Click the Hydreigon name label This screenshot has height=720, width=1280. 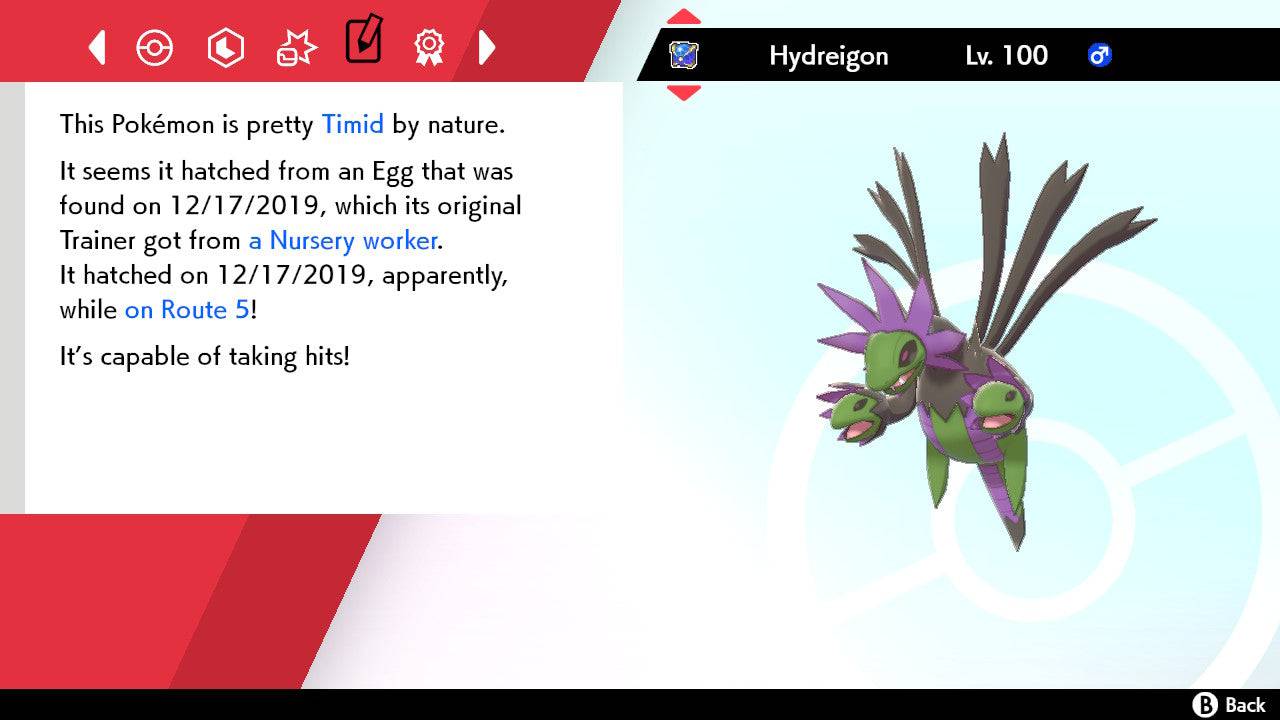click(x=828, y=56)
